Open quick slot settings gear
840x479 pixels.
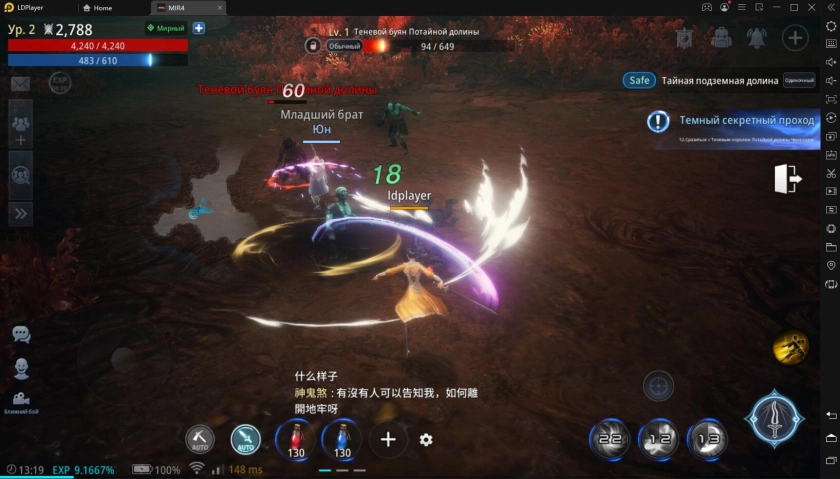click(x=426, y=440)
